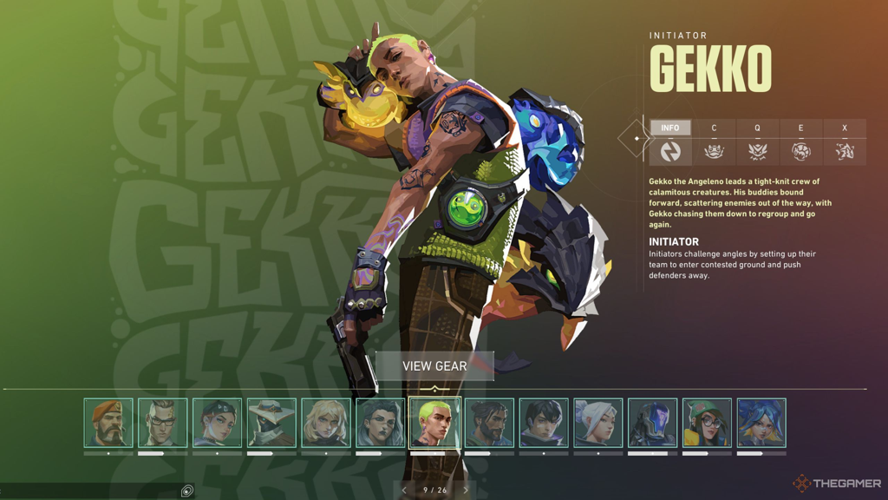Show the Mosh Pit ability icon
Image resolution: width=888 pixels, height=500 pixels.
[x=714, y=151]
